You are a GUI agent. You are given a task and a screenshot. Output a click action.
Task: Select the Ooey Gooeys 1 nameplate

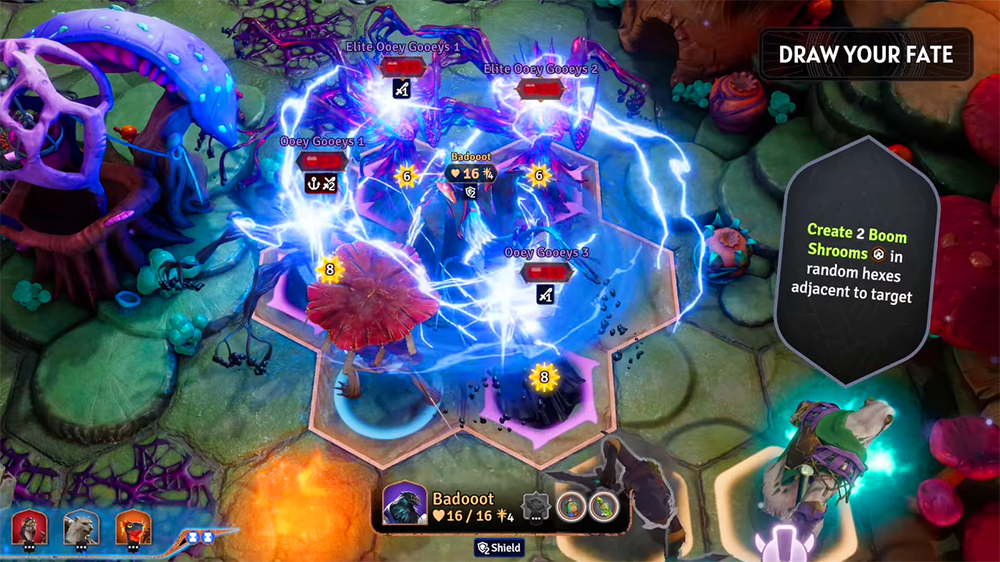click(x=322, y=142)
